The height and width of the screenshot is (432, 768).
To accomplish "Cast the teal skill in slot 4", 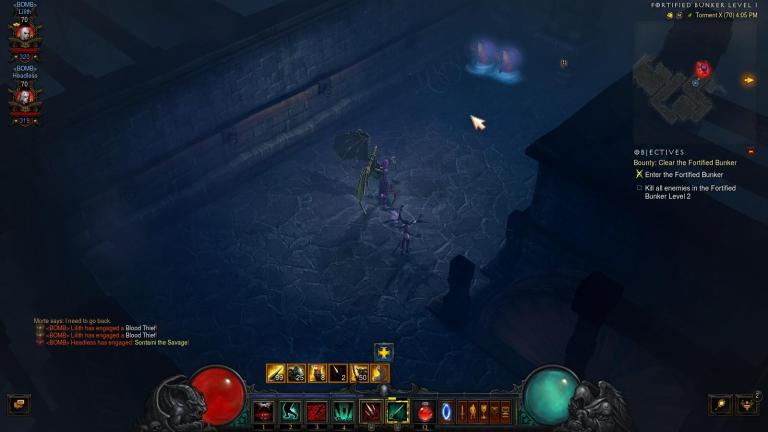I will click(344, 411).
